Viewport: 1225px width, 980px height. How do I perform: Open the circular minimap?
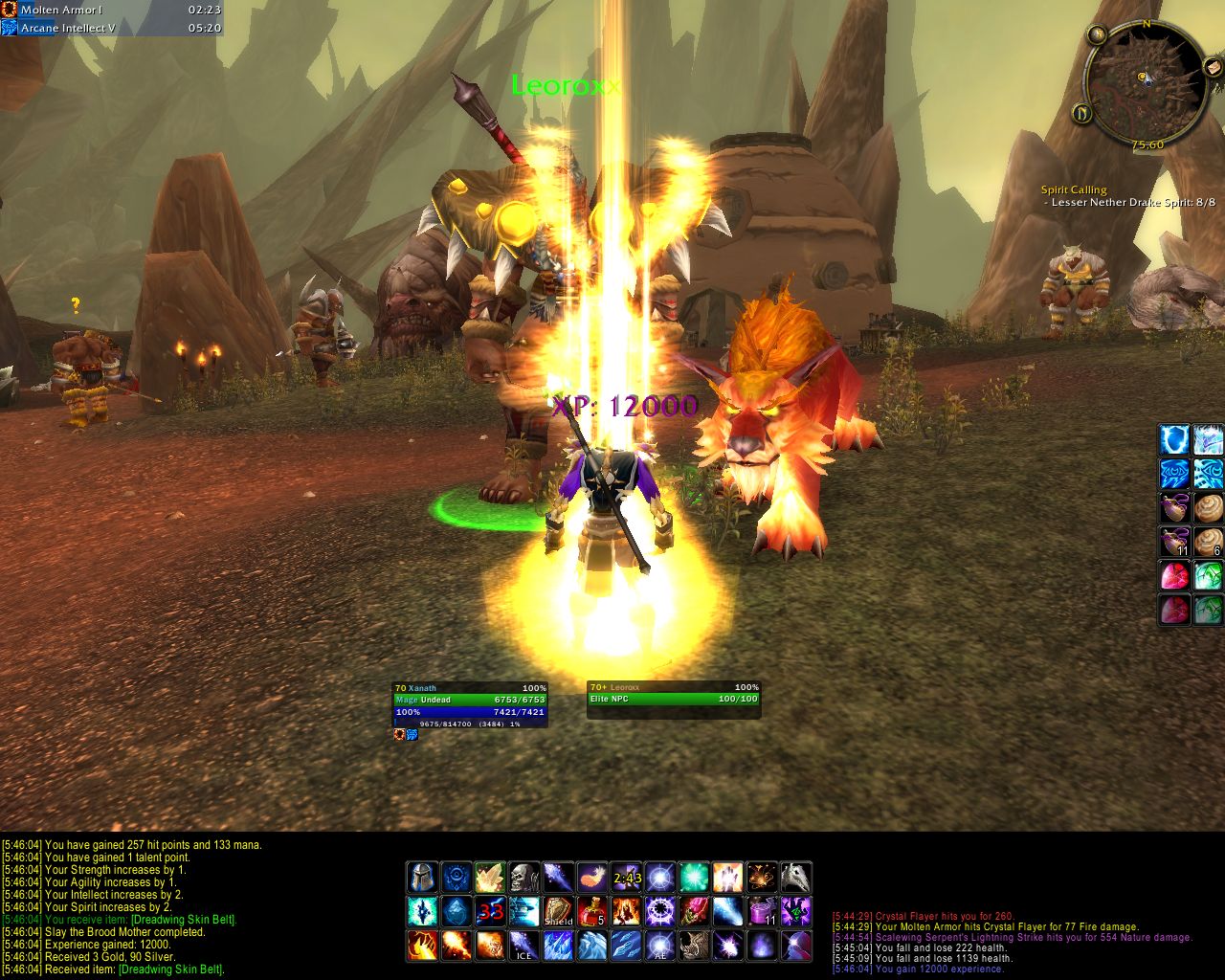[1145, 79]
